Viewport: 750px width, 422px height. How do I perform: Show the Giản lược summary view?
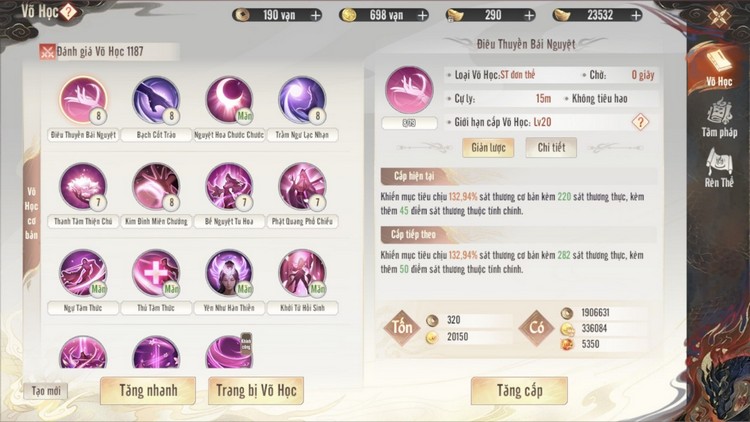pyautogui.click(x=486, y=147)
